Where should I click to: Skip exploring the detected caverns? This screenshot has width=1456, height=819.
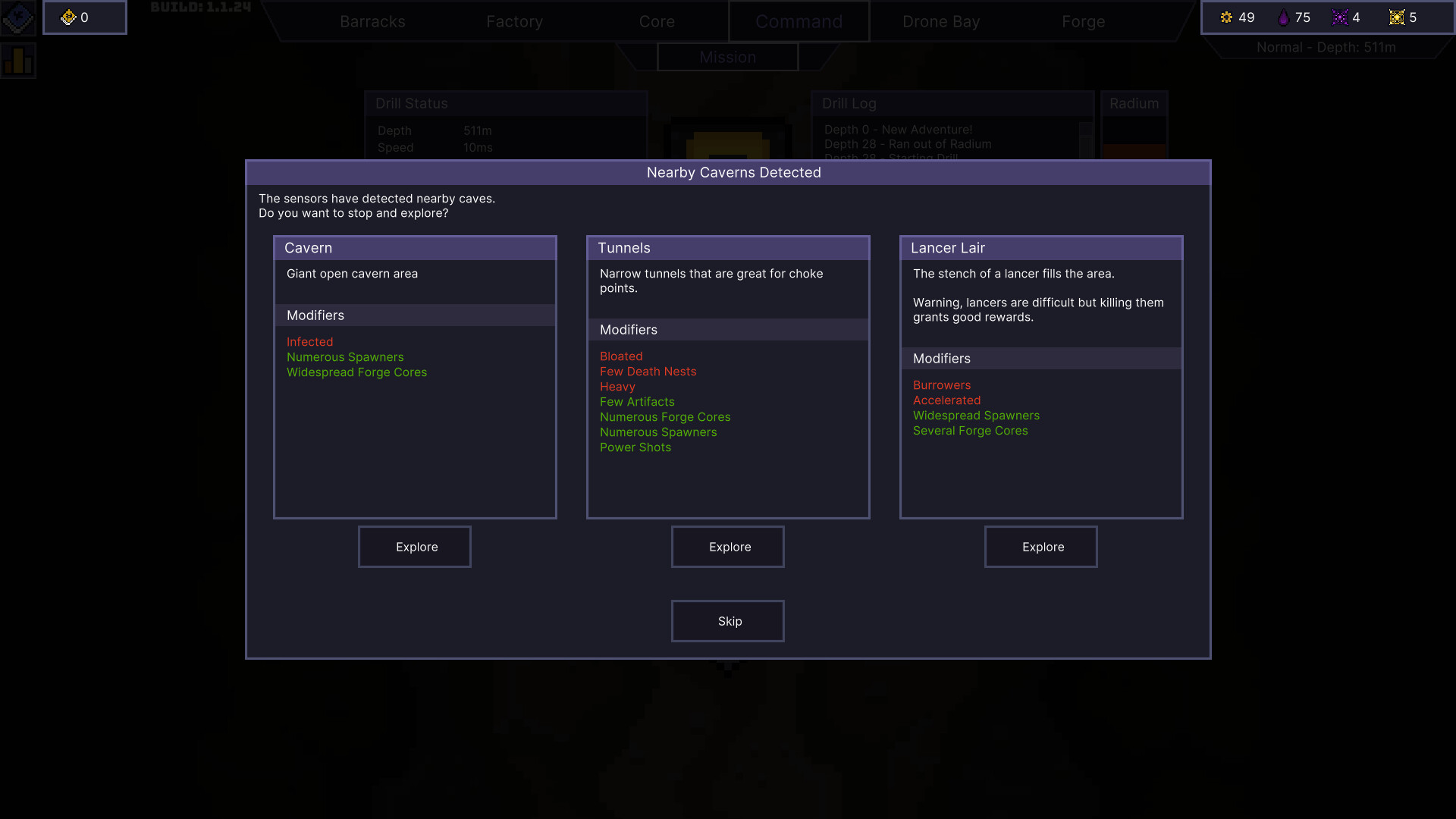click(727, 620)
